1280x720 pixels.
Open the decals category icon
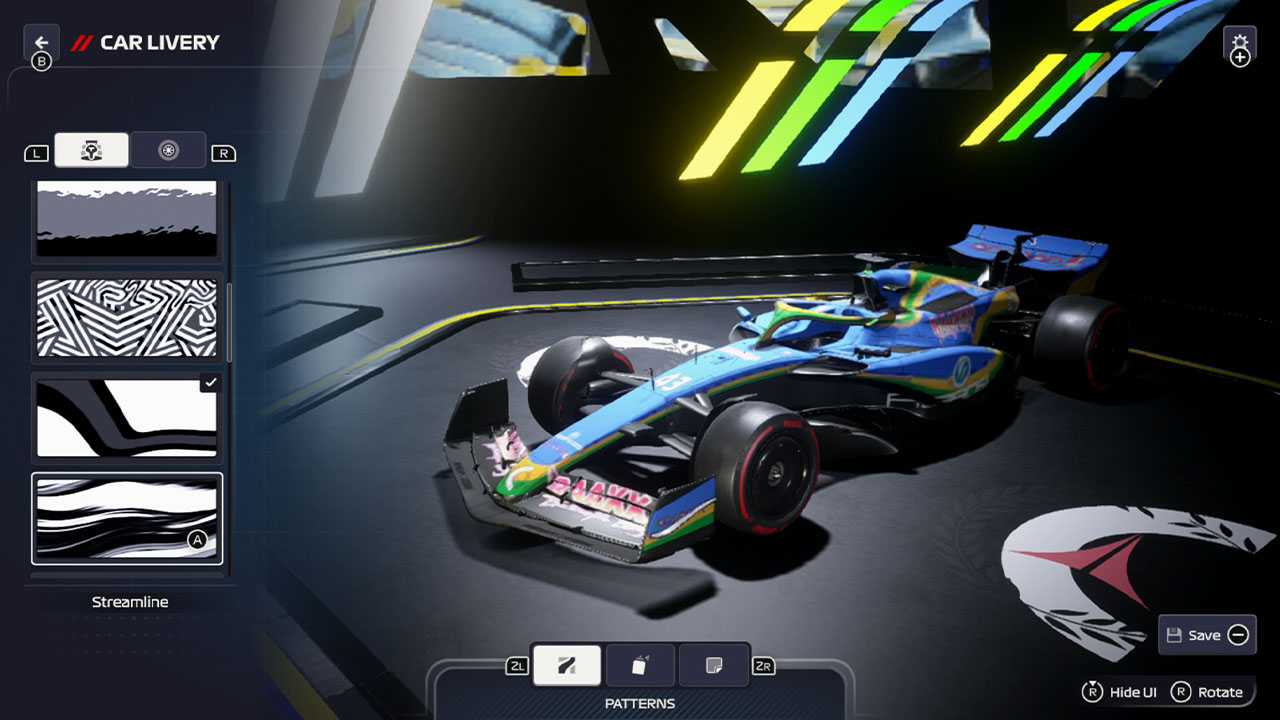(x=714, y=665)
